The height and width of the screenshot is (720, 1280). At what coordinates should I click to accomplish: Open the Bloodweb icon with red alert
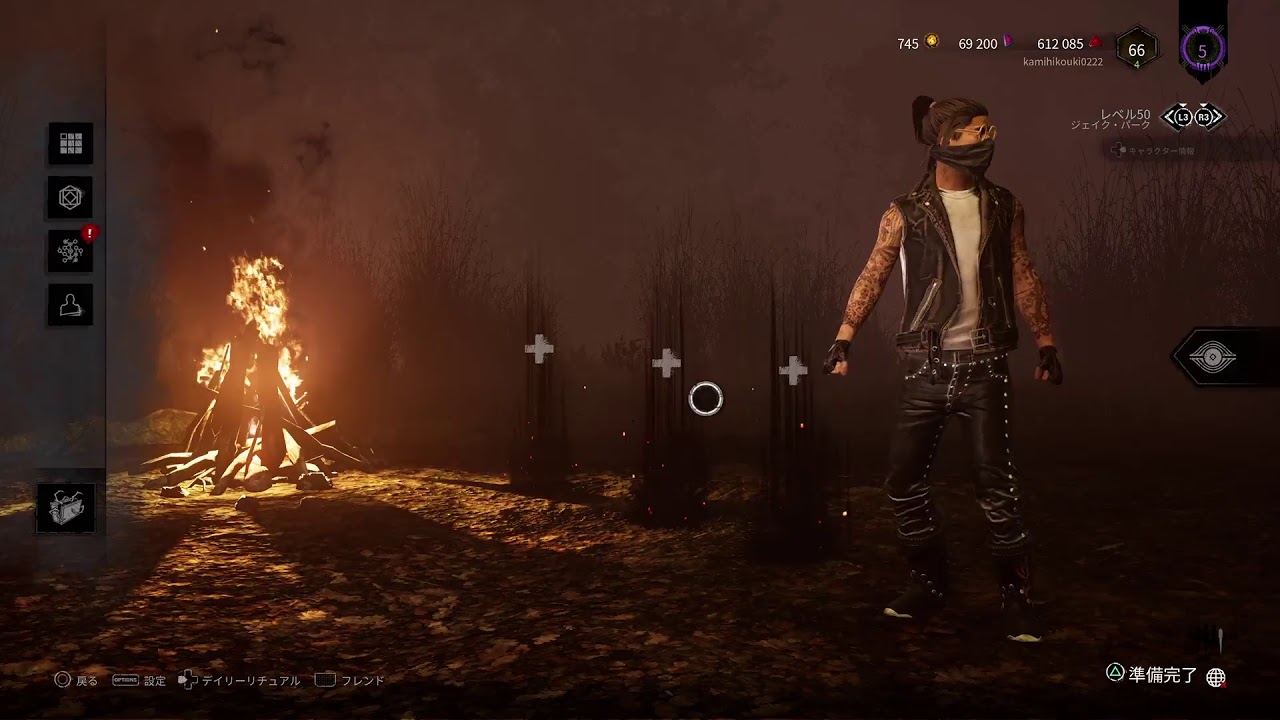pyautogui.click(x=71, y=251)
